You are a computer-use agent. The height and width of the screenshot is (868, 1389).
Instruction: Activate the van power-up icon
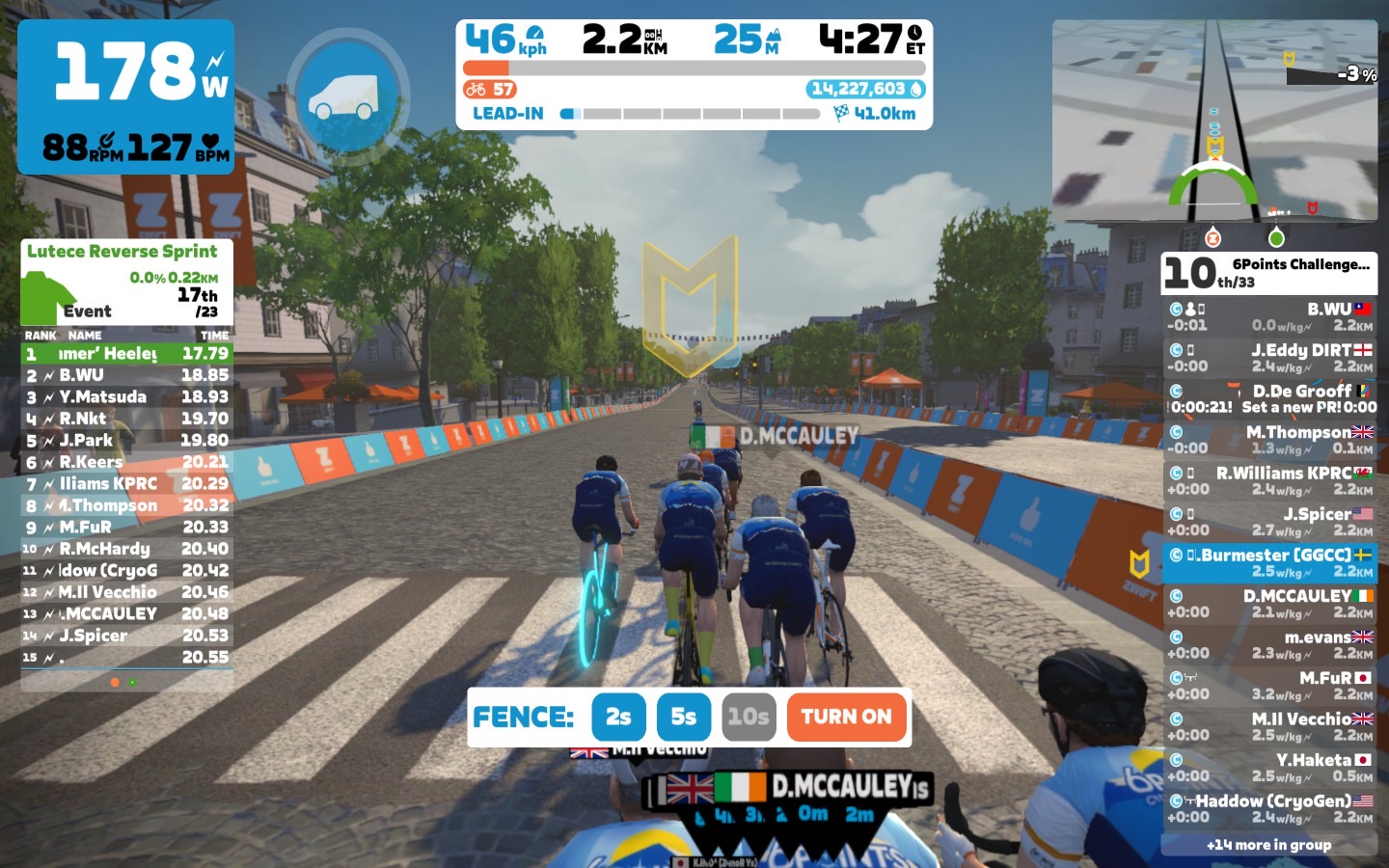[x=347, y=96]
